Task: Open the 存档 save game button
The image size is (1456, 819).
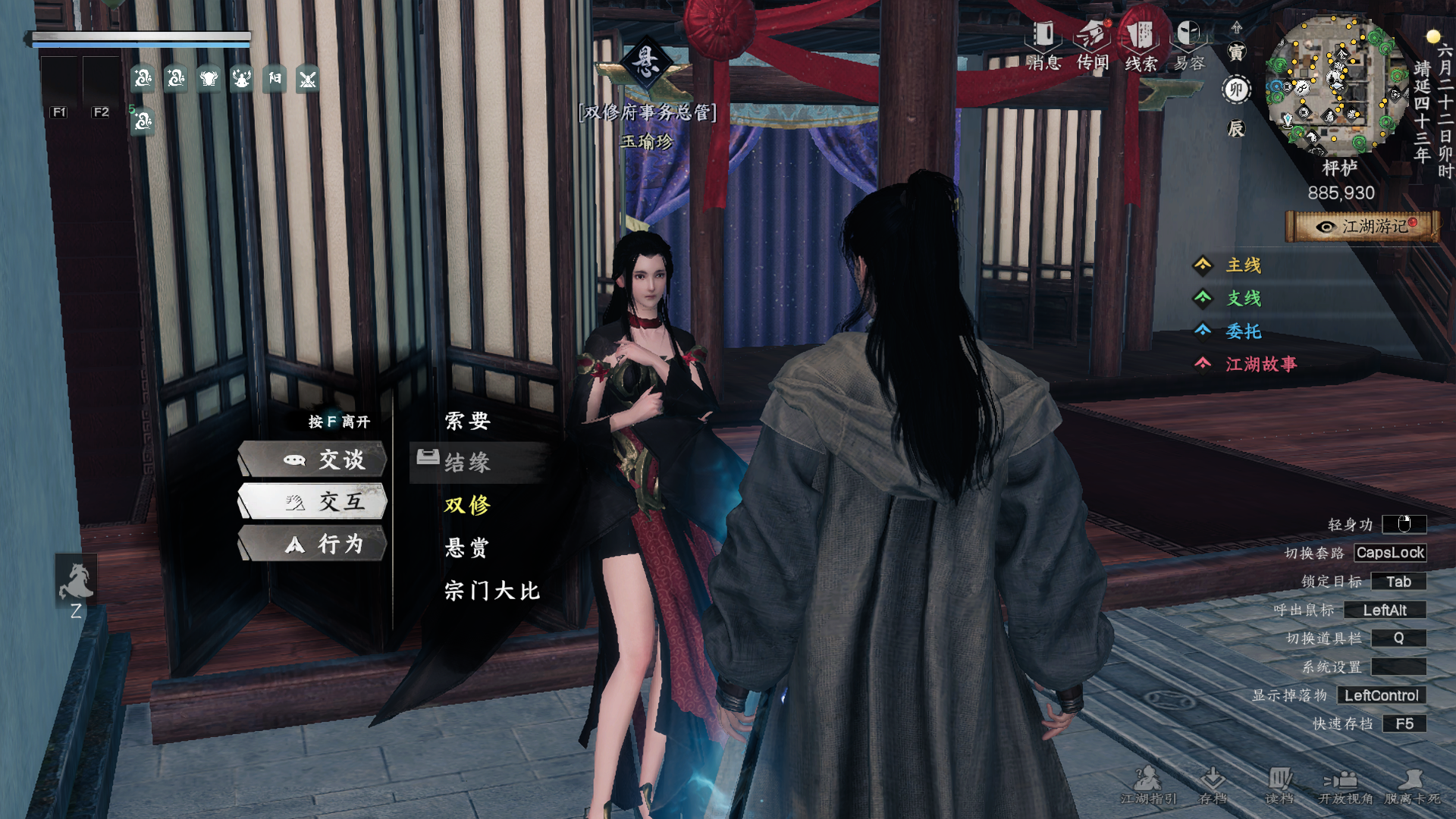Action: point(1213,786)
